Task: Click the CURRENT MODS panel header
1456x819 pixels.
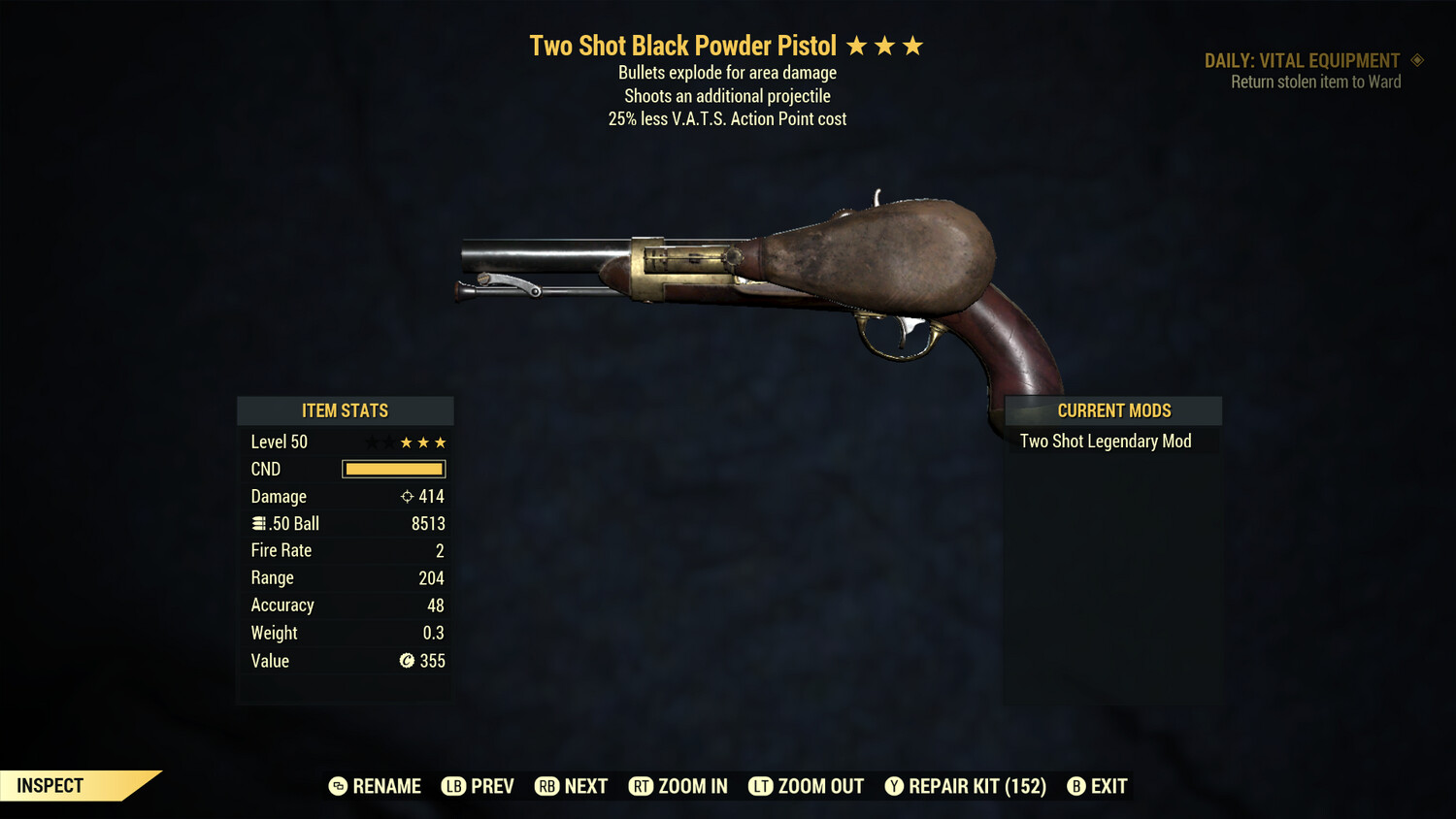Action: 1113,410
